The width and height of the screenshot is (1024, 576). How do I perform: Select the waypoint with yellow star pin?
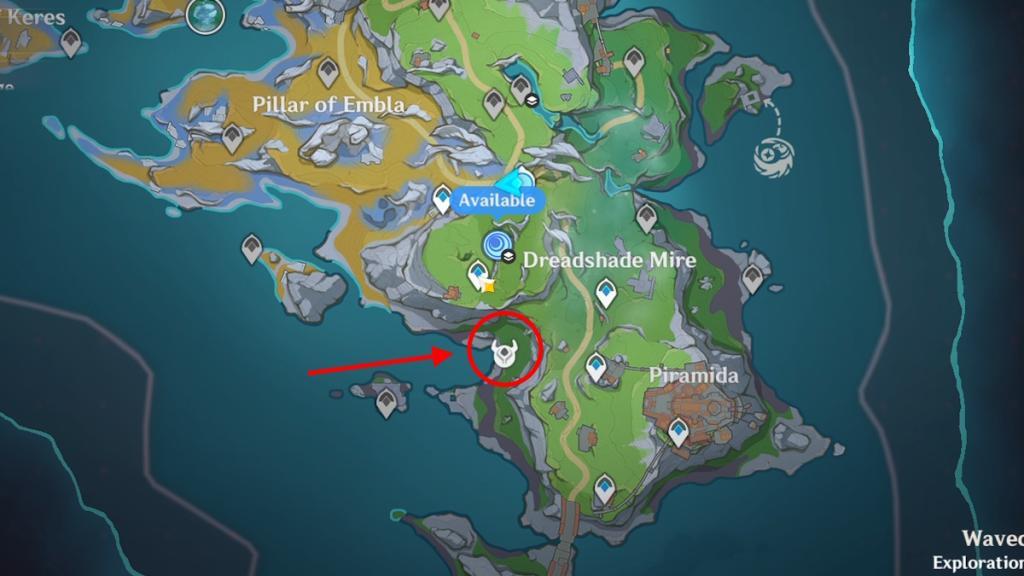479,274
